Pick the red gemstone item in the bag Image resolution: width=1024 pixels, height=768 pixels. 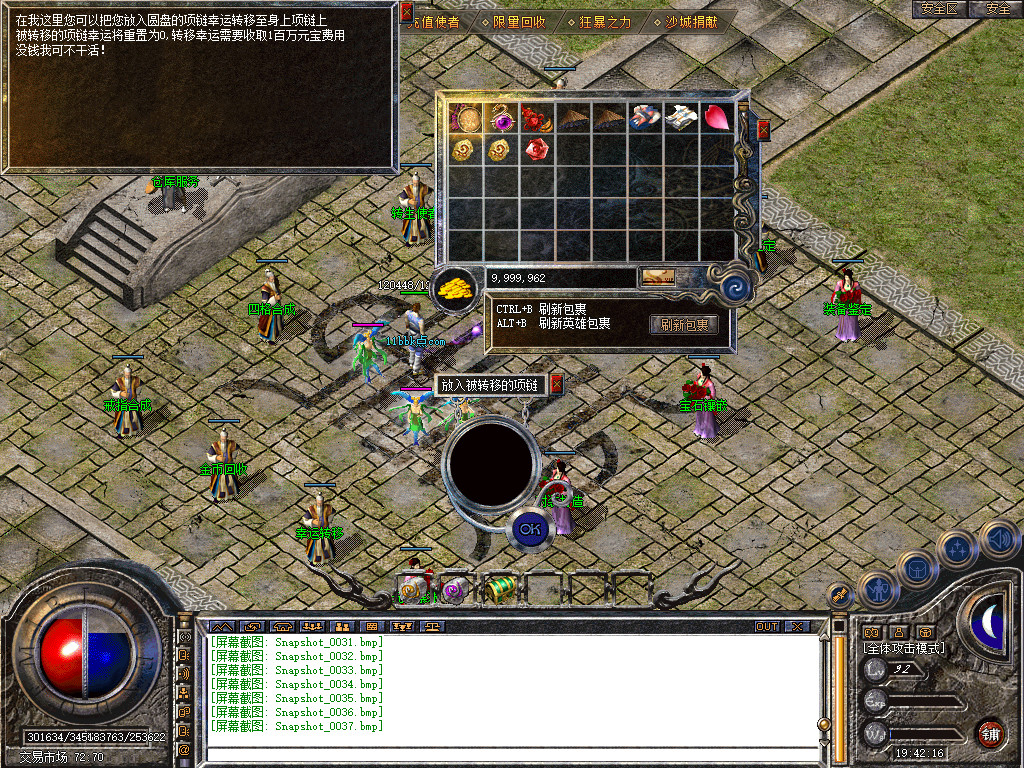[536, 150]
